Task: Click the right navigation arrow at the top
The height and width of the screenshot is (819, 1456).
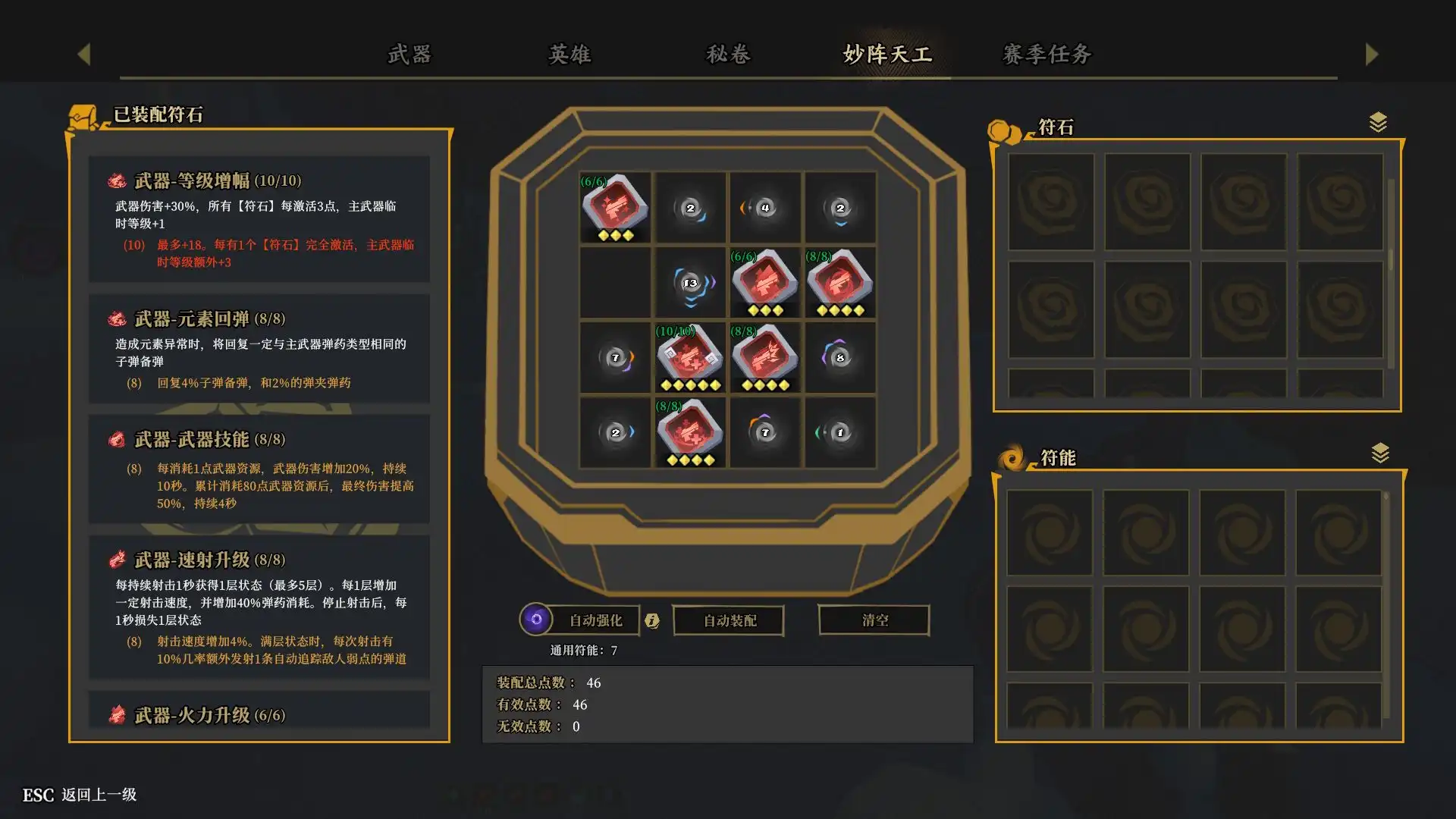Action: pyautogui.click(x=1372, y=54)
